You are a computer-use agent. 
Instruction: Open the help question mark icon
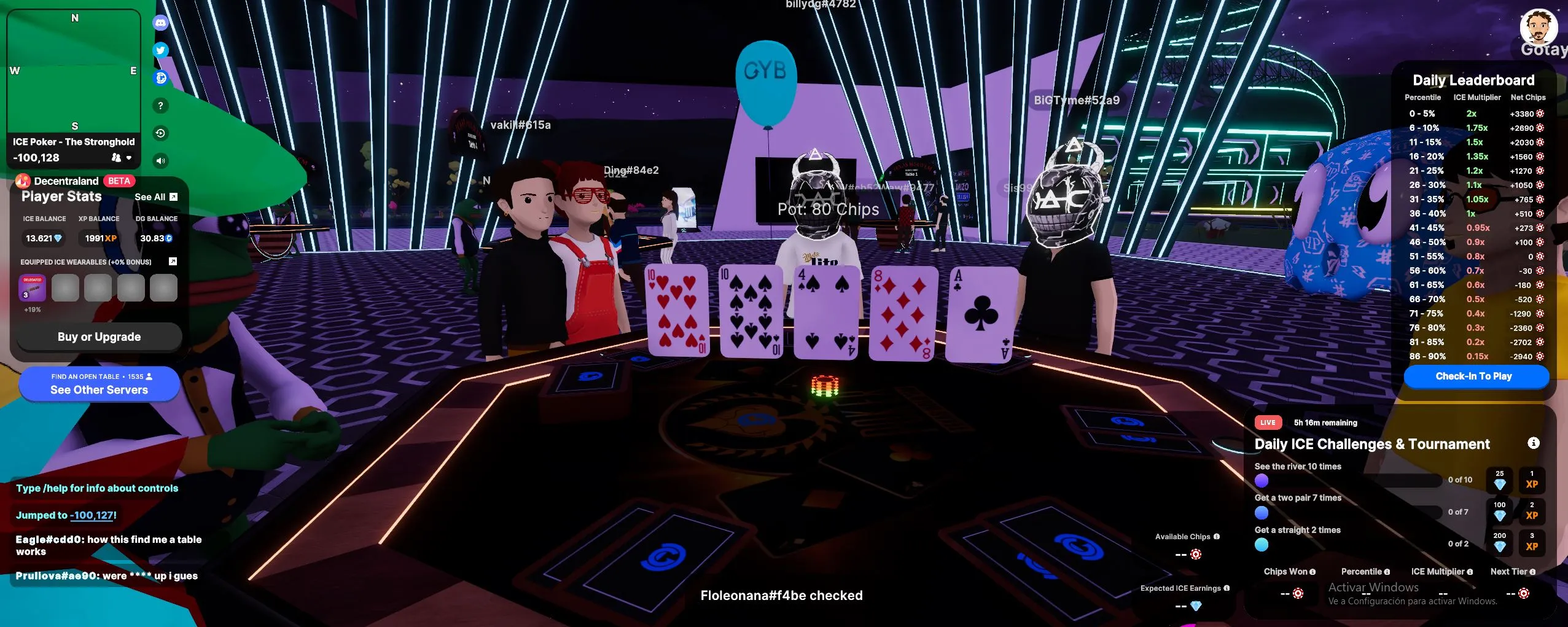click(x=161, y=106)
